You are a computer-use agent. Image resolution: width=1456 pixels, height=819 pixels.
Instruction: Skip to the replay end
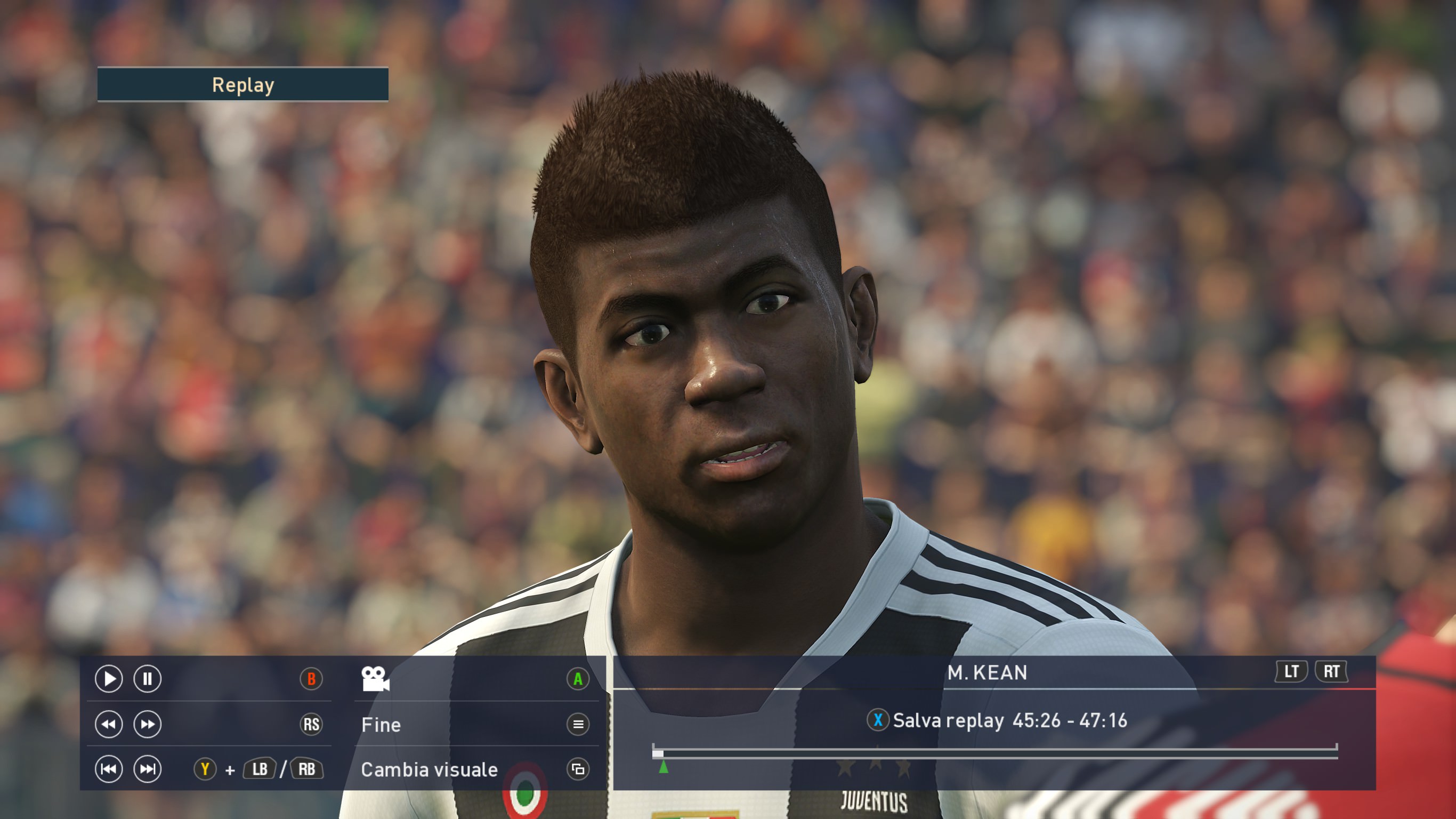147,769
